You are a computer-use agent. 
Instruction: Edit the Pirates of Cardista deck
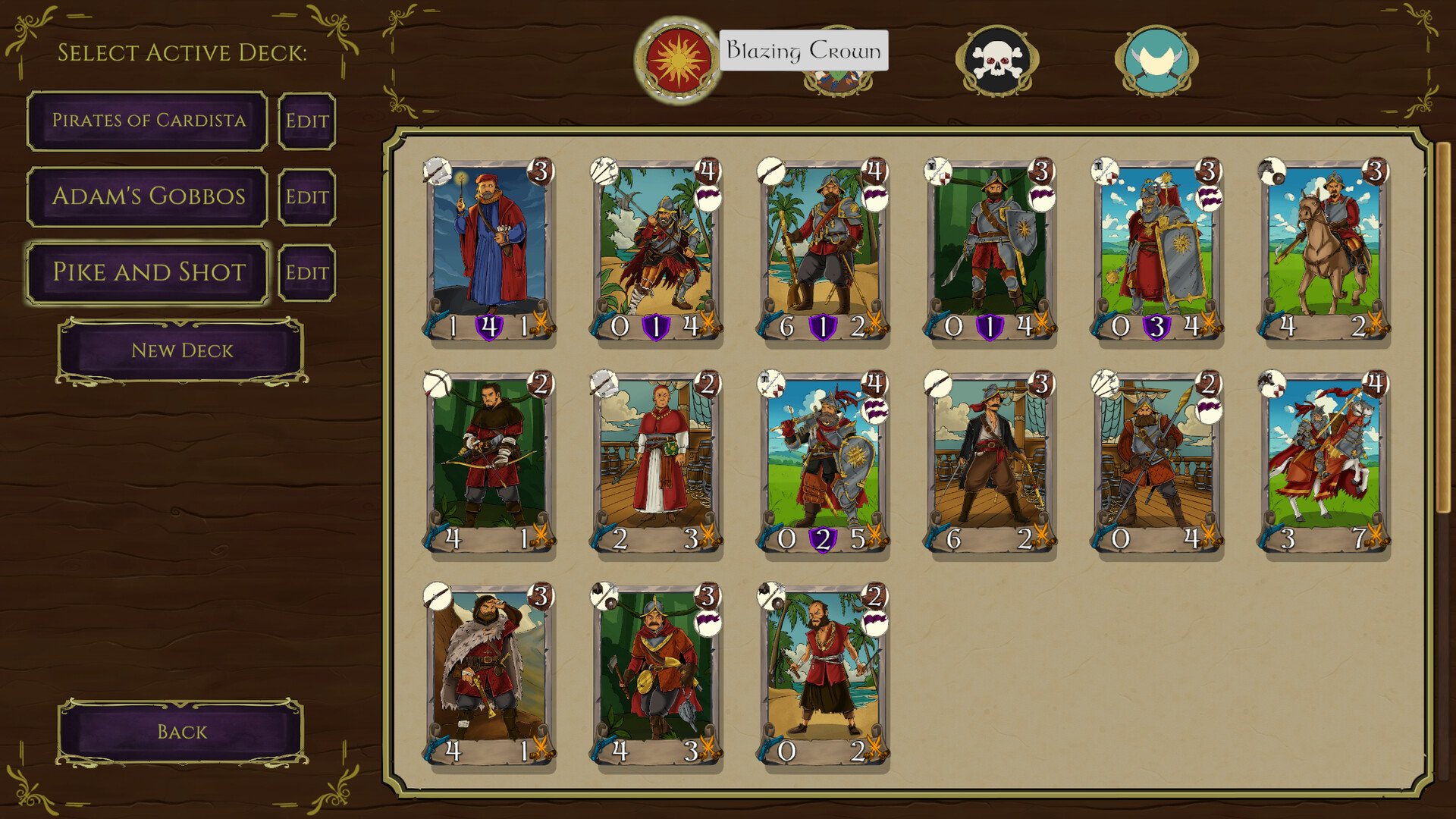pyautogui.click(x=307, y=121)
